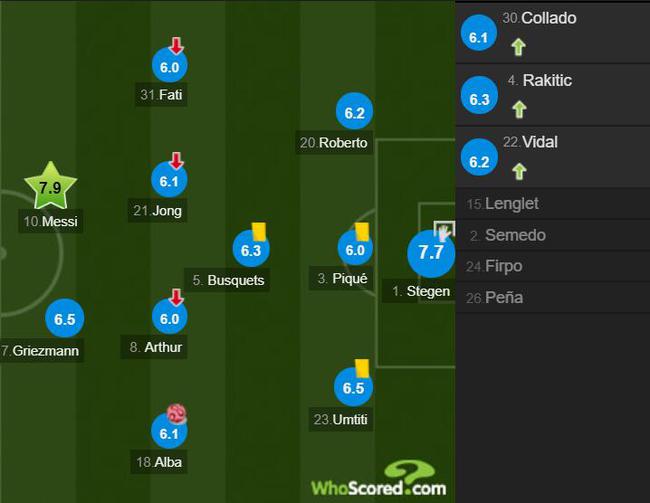Select Jong's 6.1 rating bubble

(169, 181)
